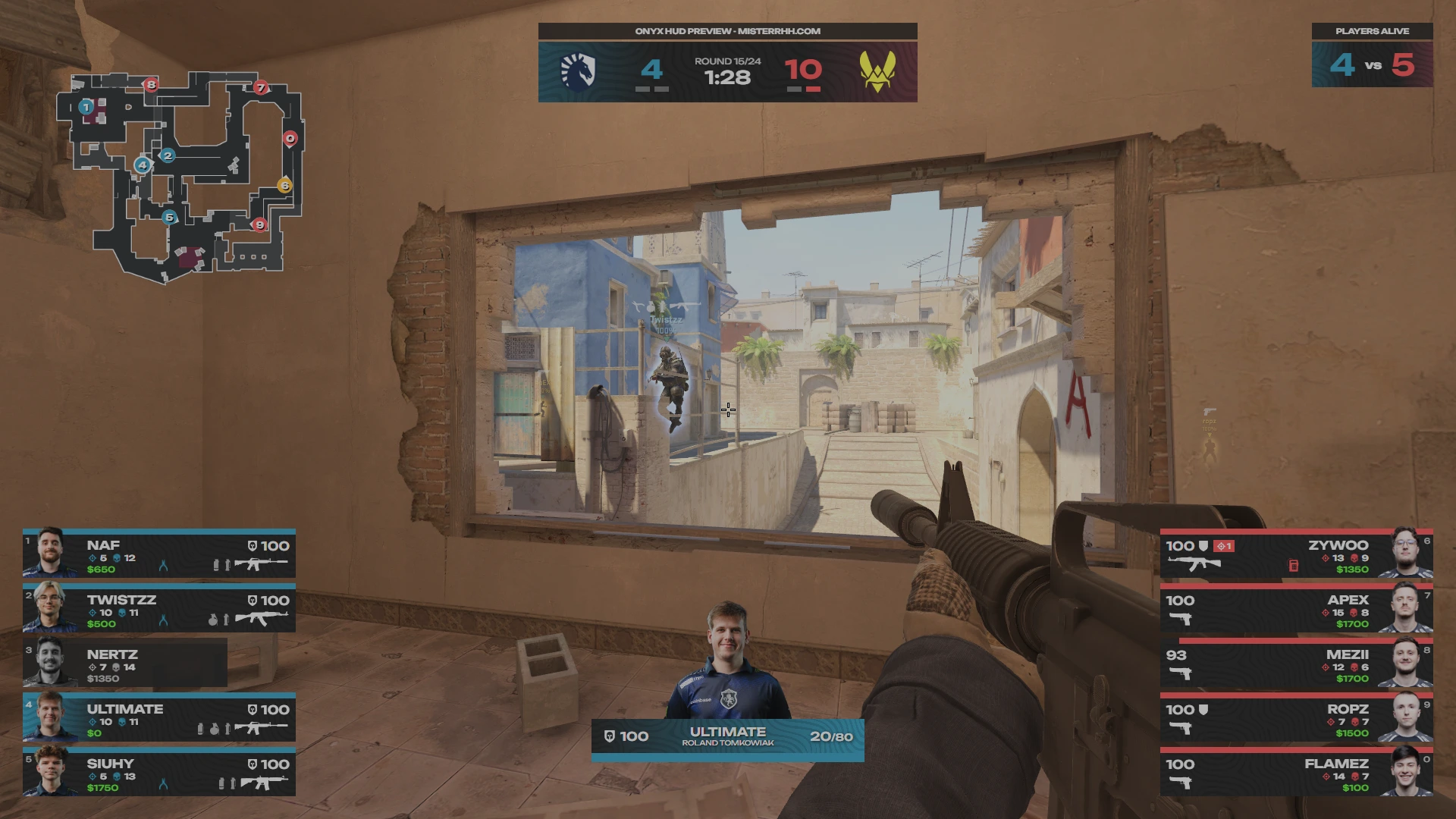
Task: Click the red player 7 marker on minimap
Action: [x=261, y=87]
